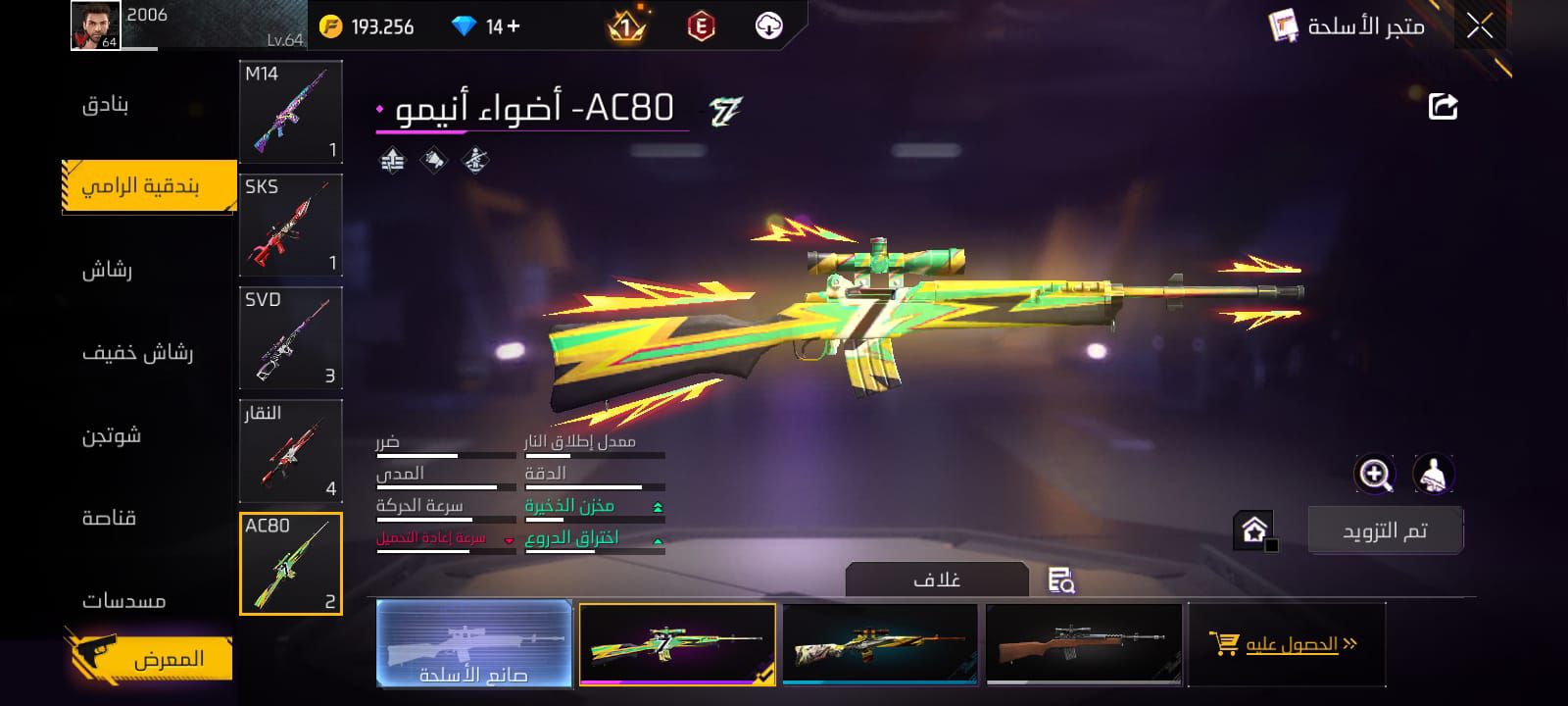
Task: Toggle the character preview person icon
Action: click(x=1434, y=475)
